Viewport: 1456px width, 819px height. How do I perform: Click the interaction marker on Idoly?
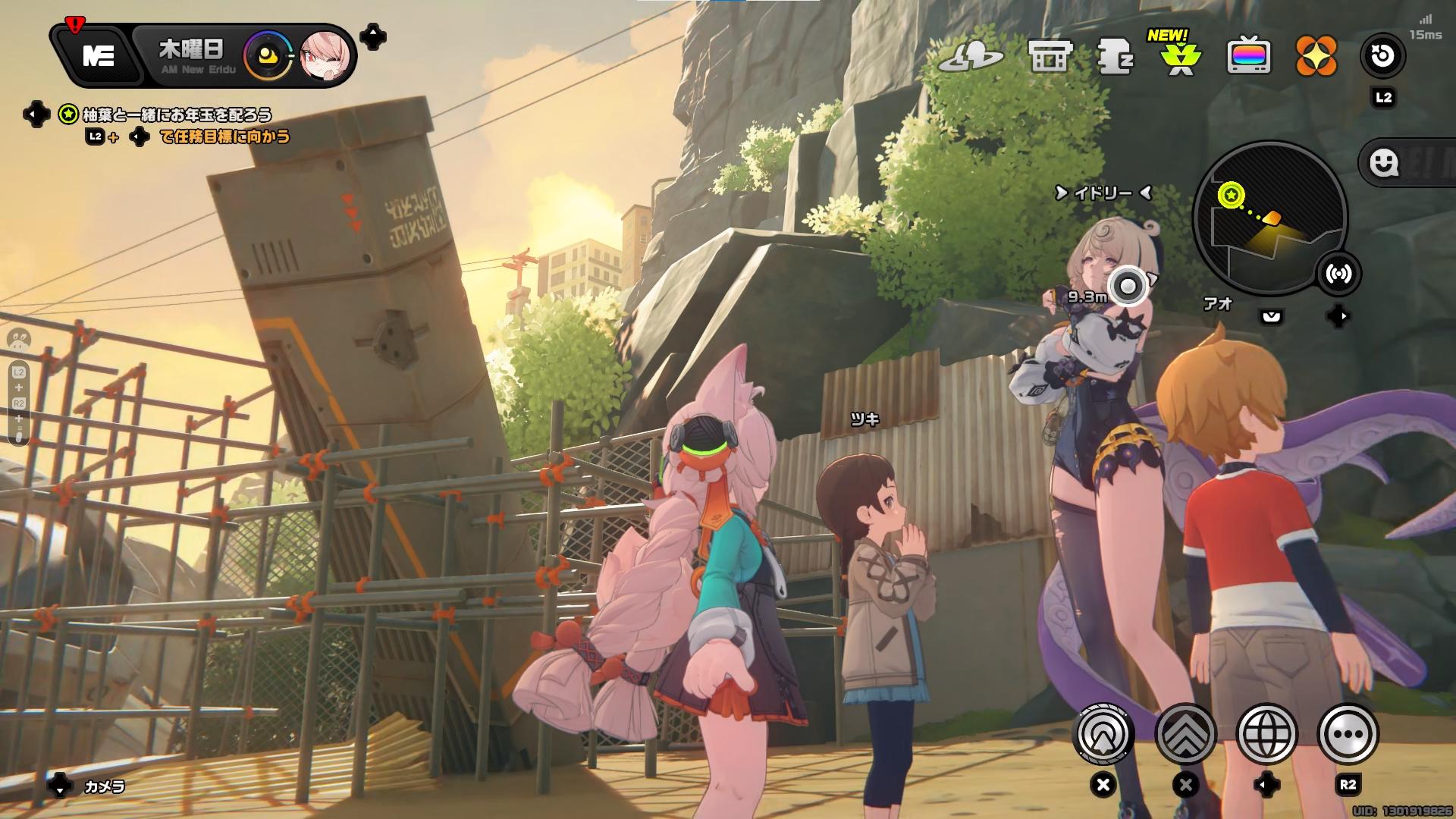(x=1128, y=286)
